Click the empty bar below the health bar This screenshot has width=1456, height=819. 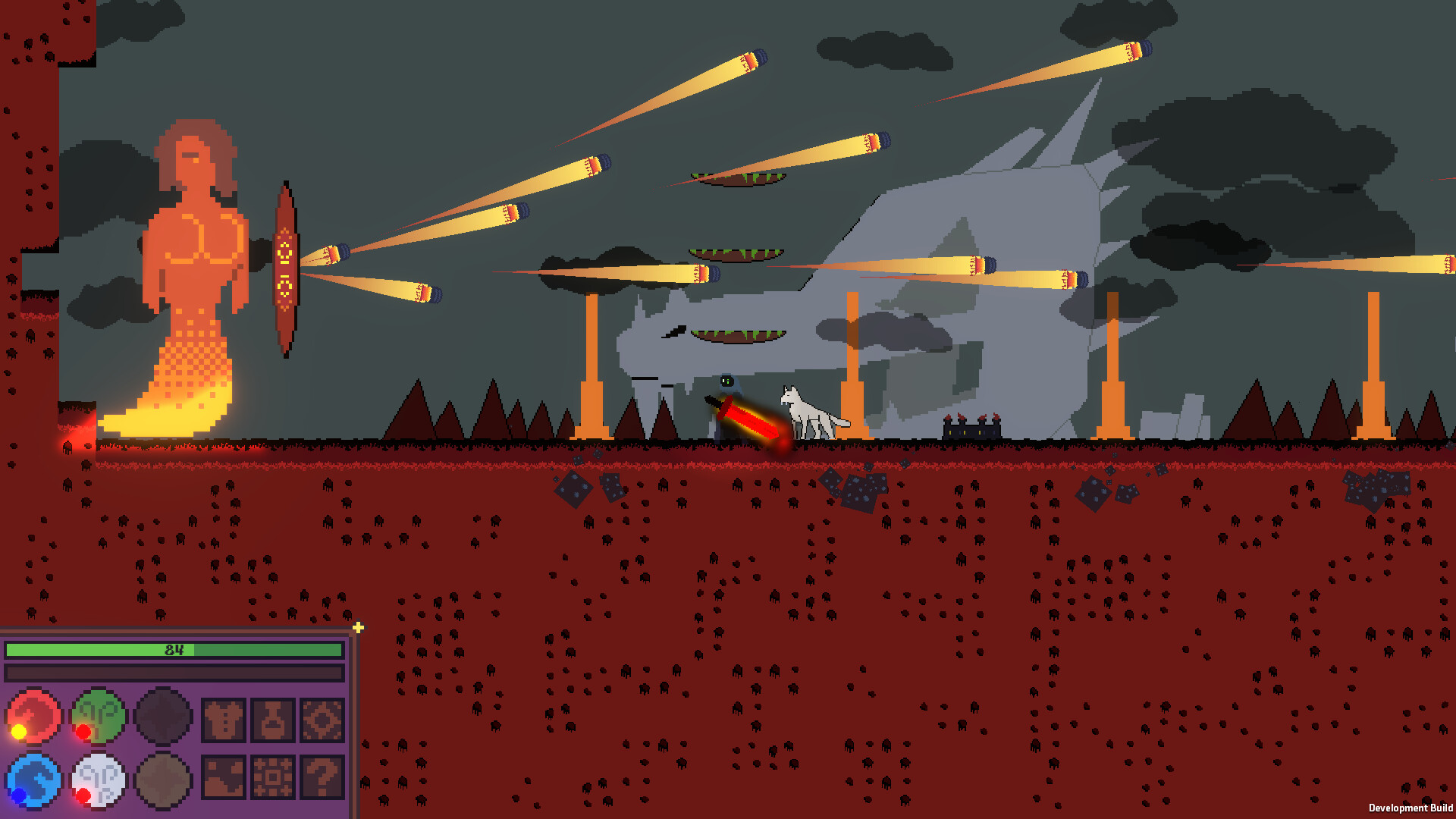(174, 671)
